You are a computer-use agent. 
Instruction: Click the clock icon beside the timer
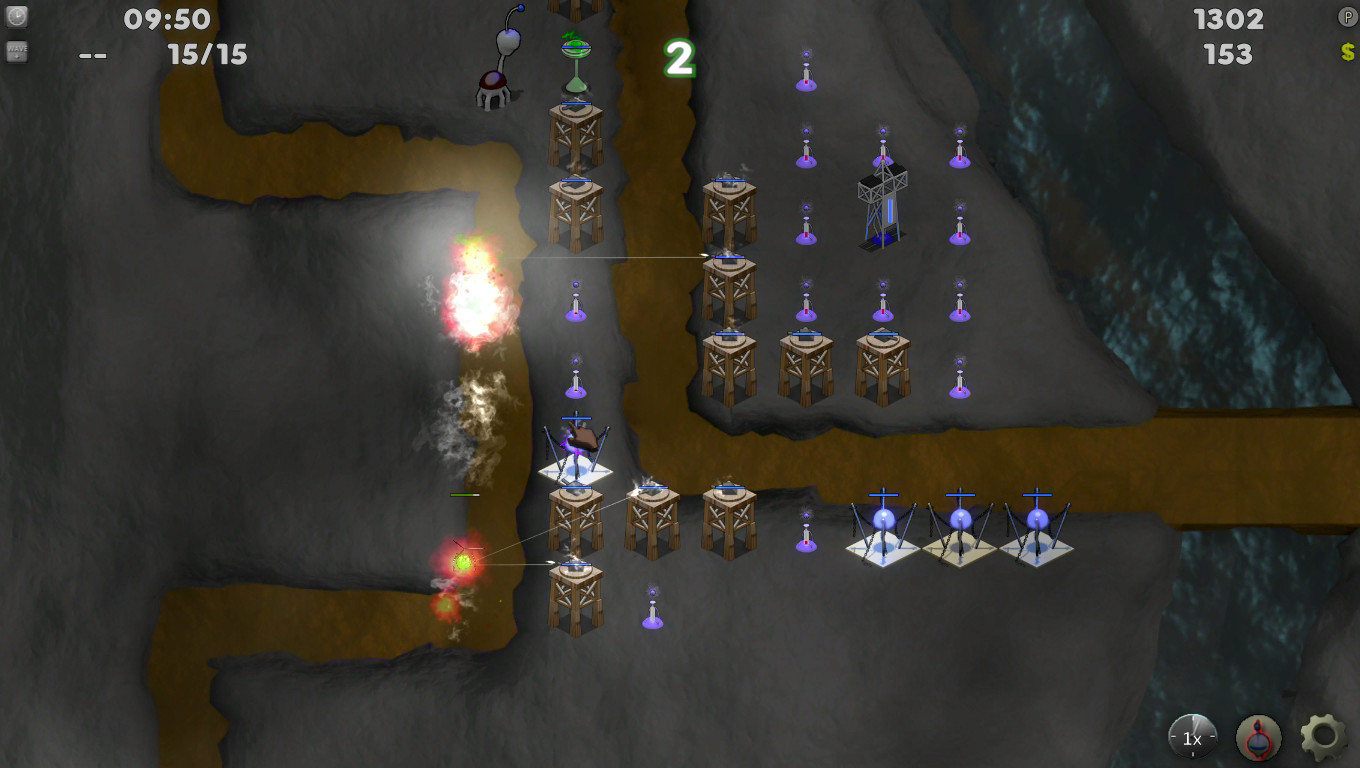(16, 18)
